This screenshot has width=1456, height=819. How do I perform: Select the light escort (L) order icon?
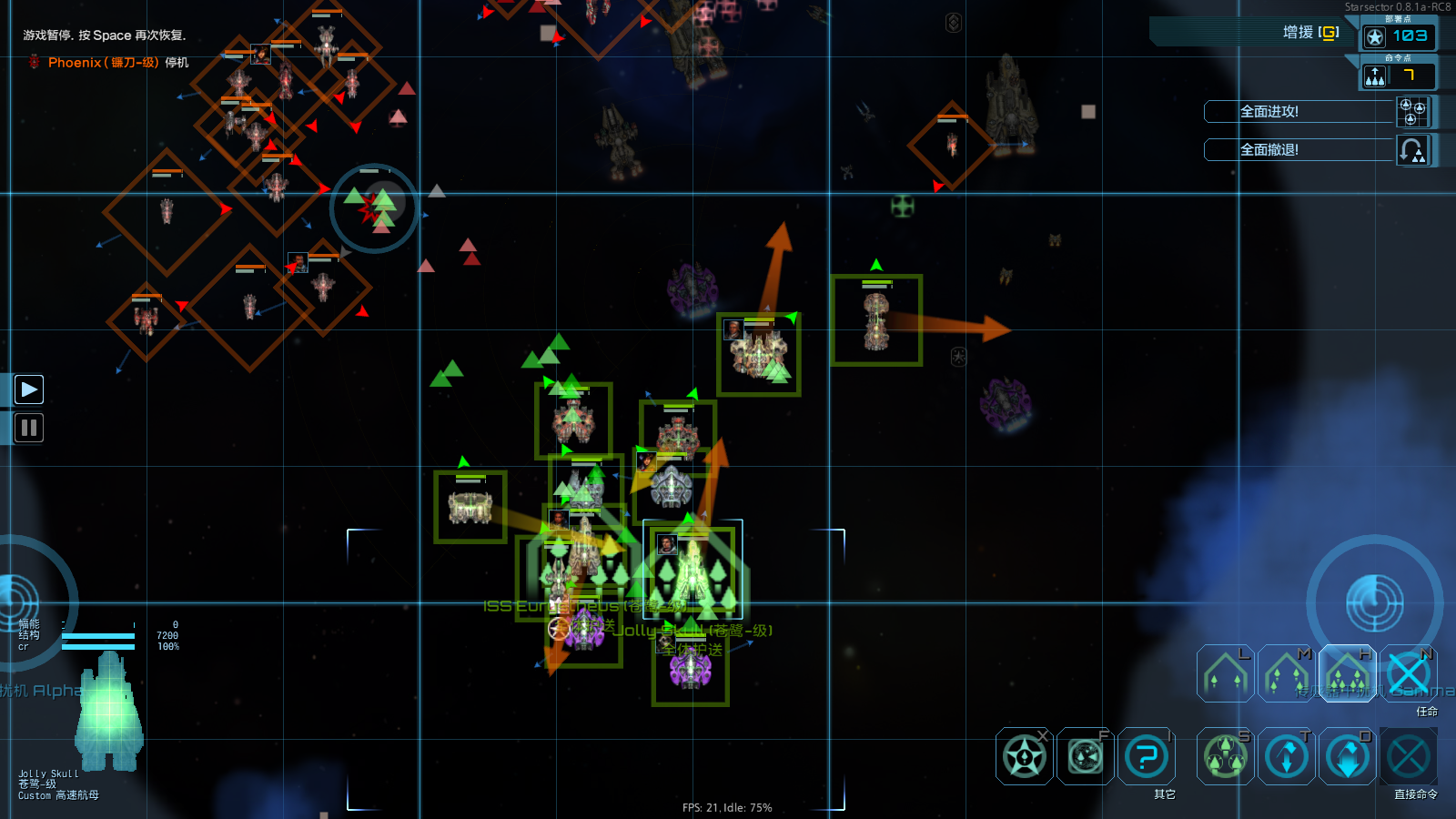(1225, 673)
